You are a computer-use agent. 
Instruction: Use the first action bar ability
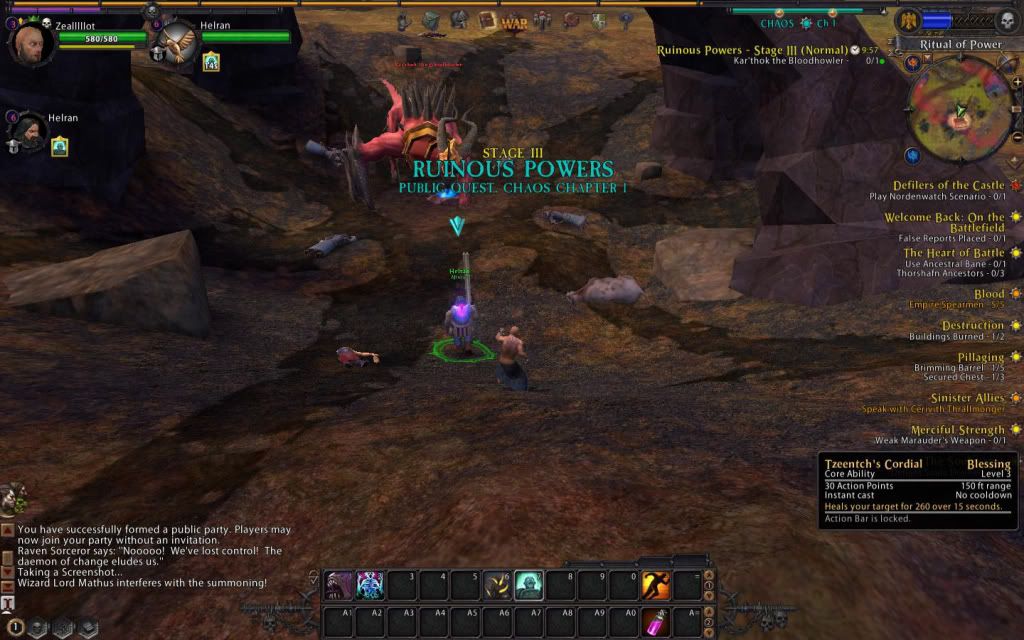pos(338,585)
